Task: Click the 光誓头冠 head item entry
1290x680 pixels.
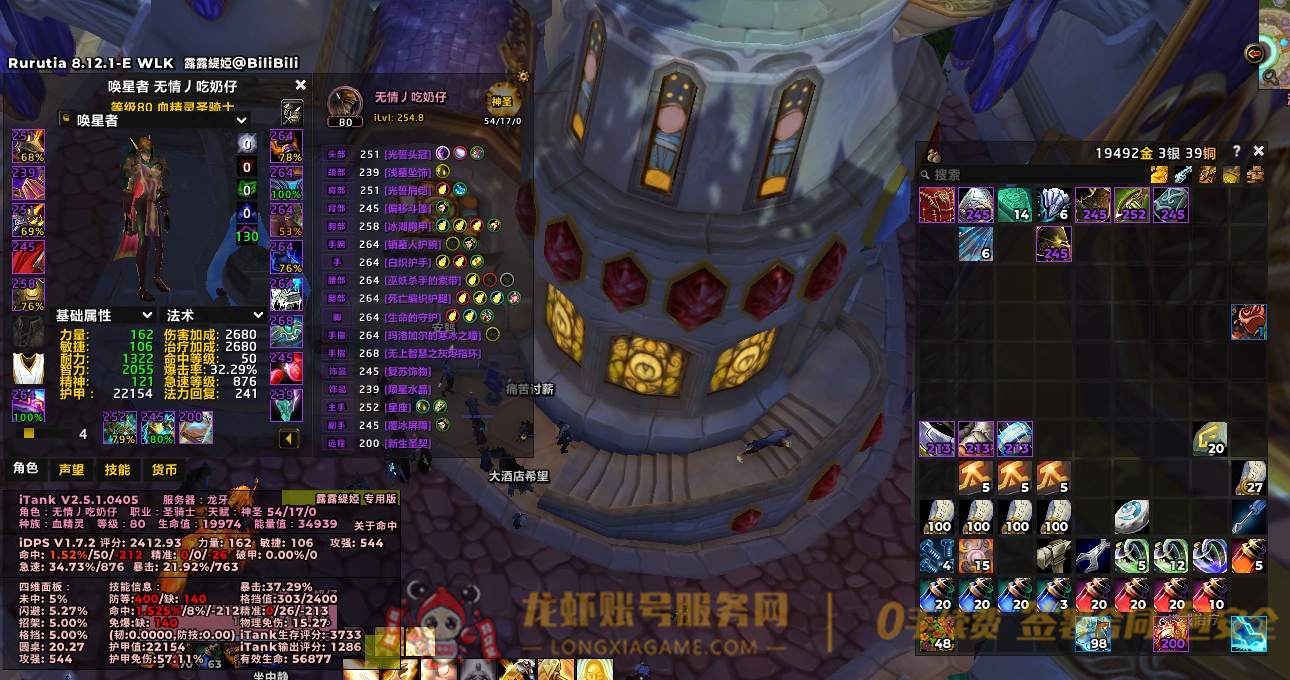Action: tap(407, 154)
